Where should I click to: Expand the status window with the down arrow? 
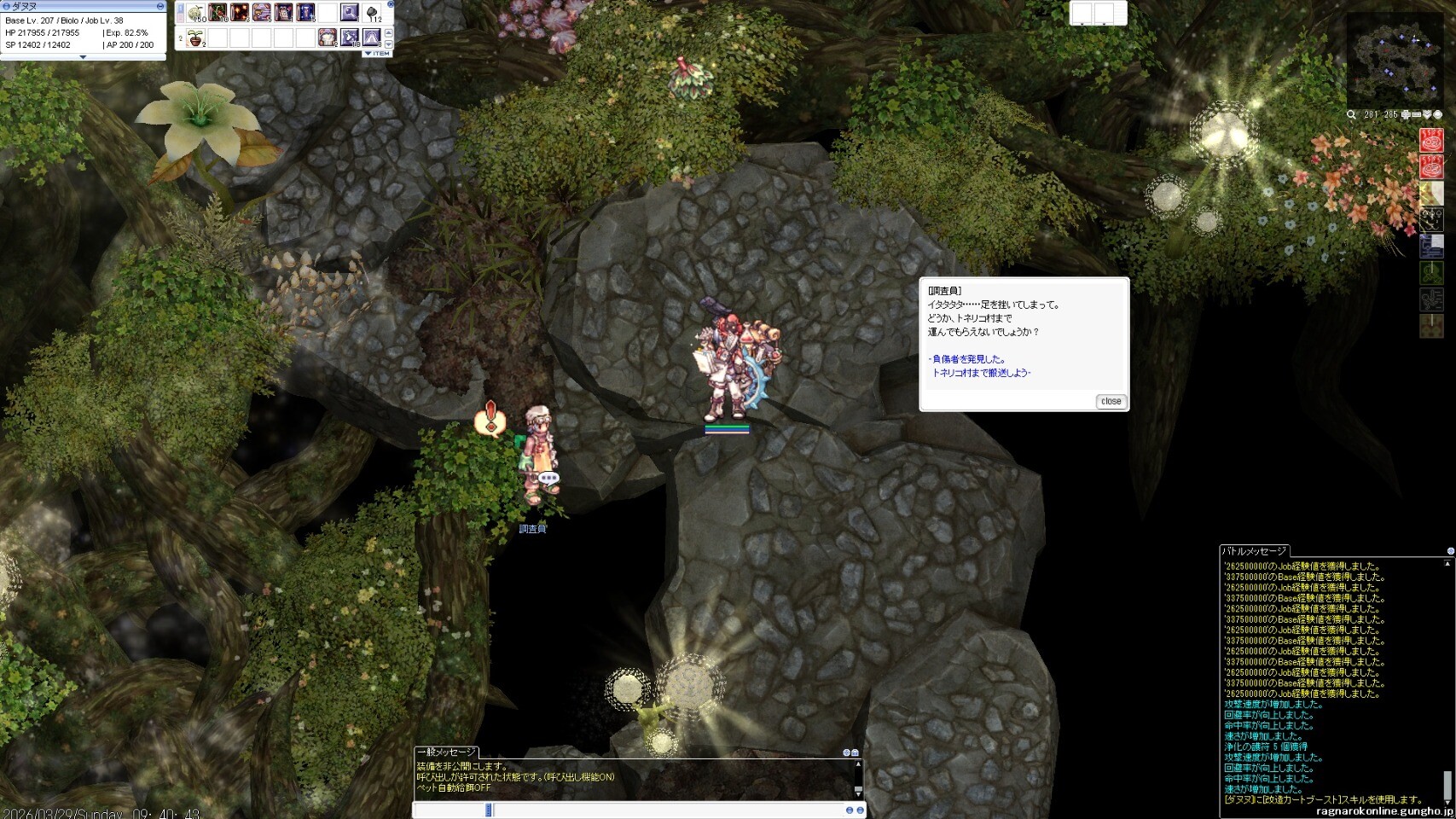click(83, 57)
